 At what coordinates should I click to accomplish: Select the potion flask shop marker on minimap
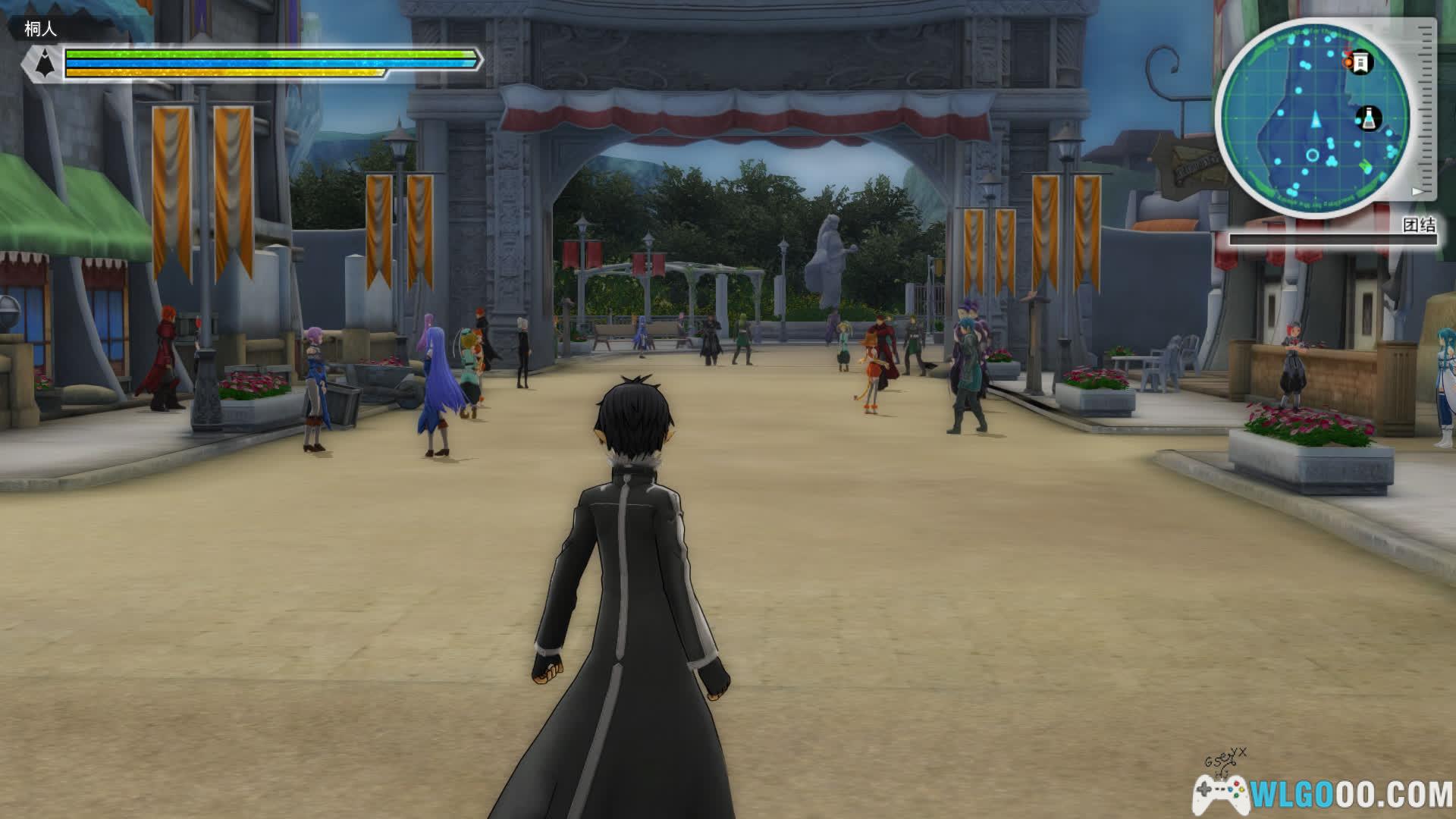pyautogui.click(x=1369, y=118)
